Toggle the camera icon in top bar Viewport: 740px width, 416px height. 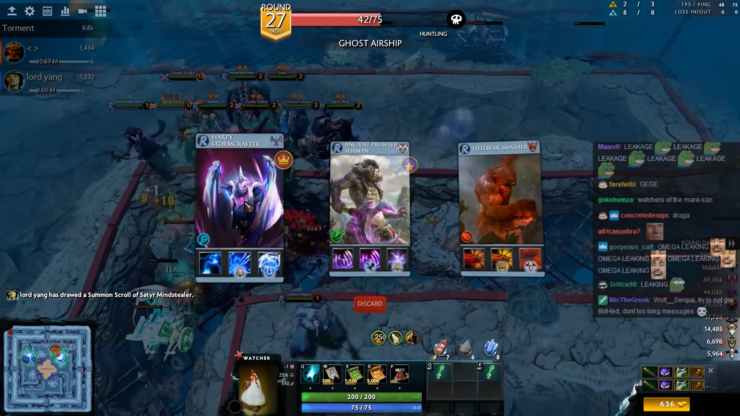pos(83,11)
